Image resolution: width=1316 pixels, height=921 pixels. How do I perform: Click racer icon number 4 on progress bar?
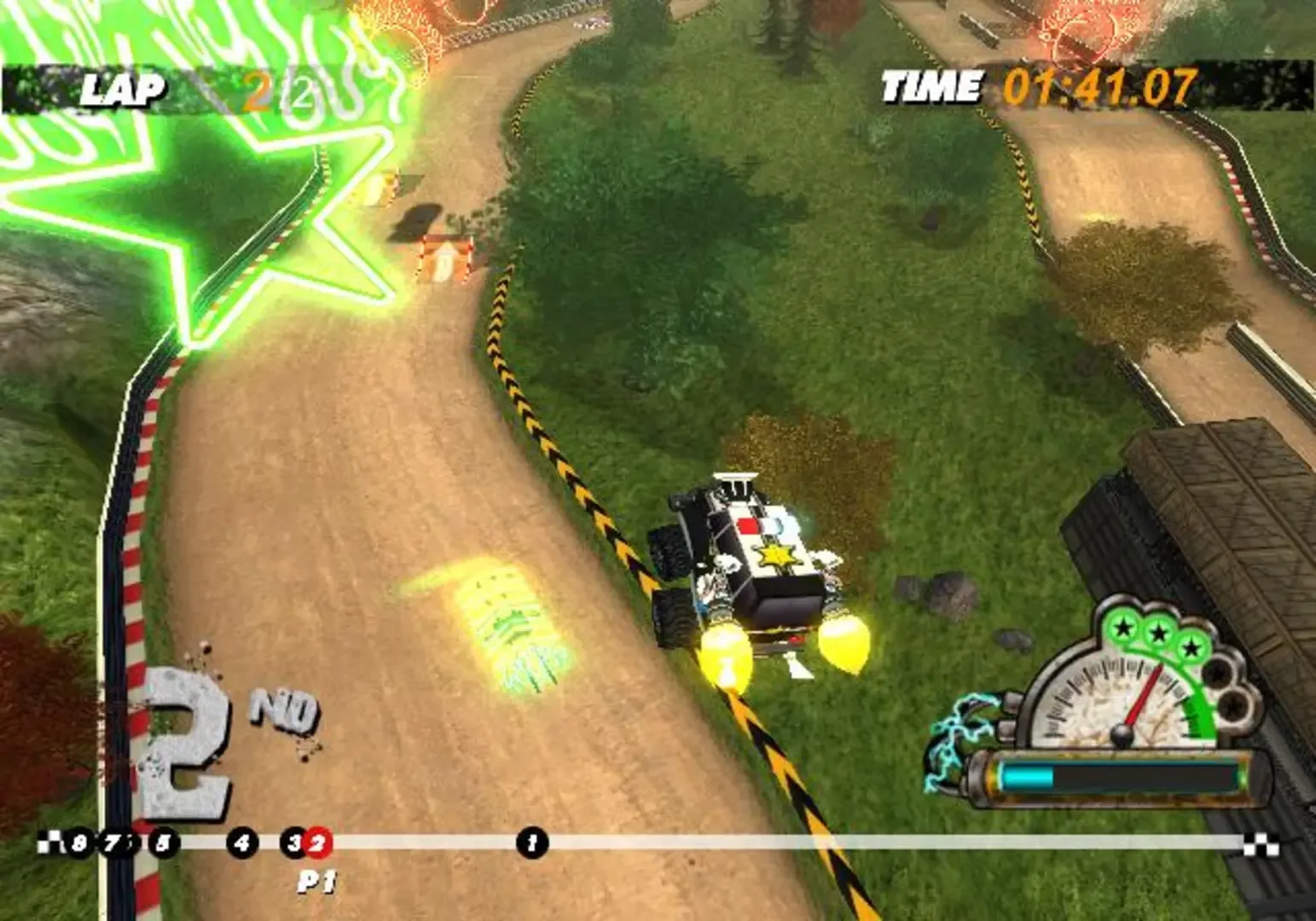point(241,843)
